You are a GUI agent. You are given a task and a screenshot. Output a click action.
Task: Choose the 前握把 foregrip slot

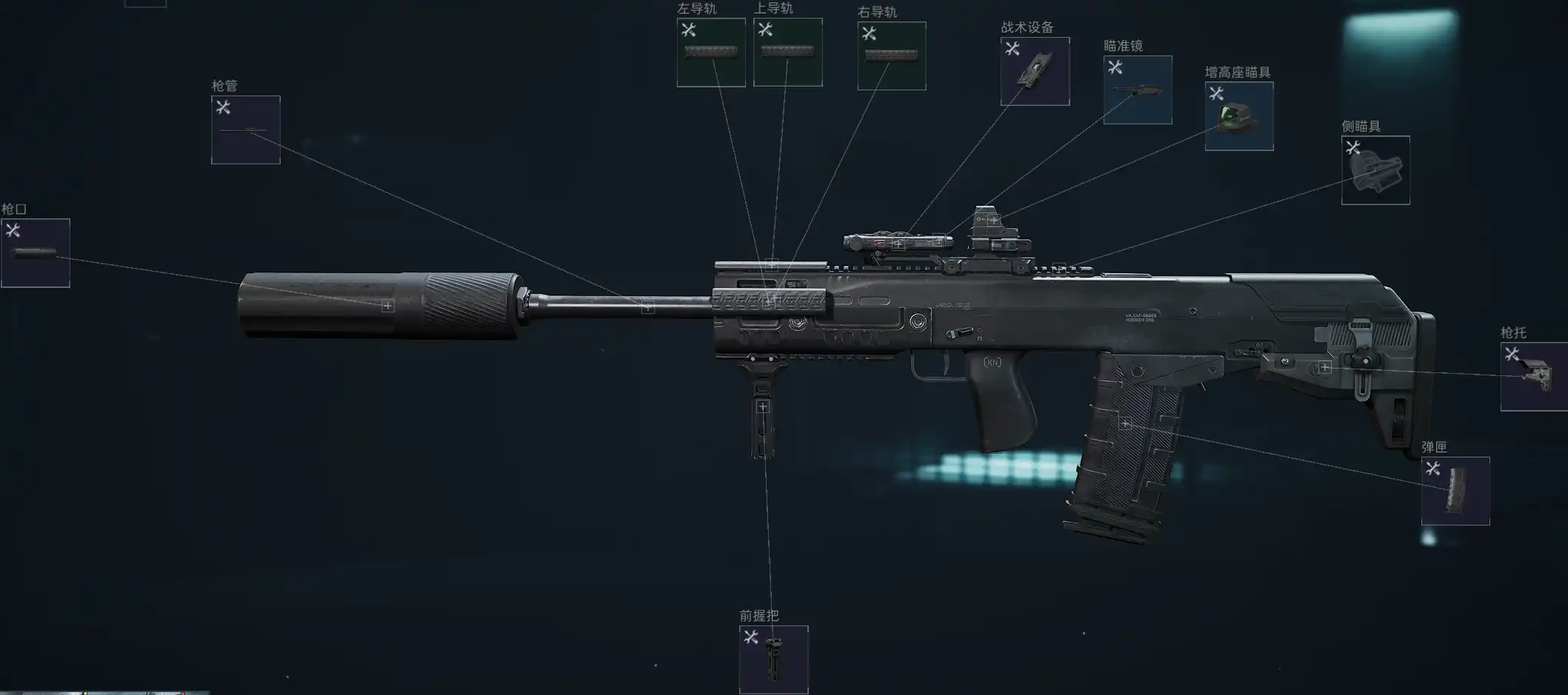pyautogui.click(x=773, y=659)
